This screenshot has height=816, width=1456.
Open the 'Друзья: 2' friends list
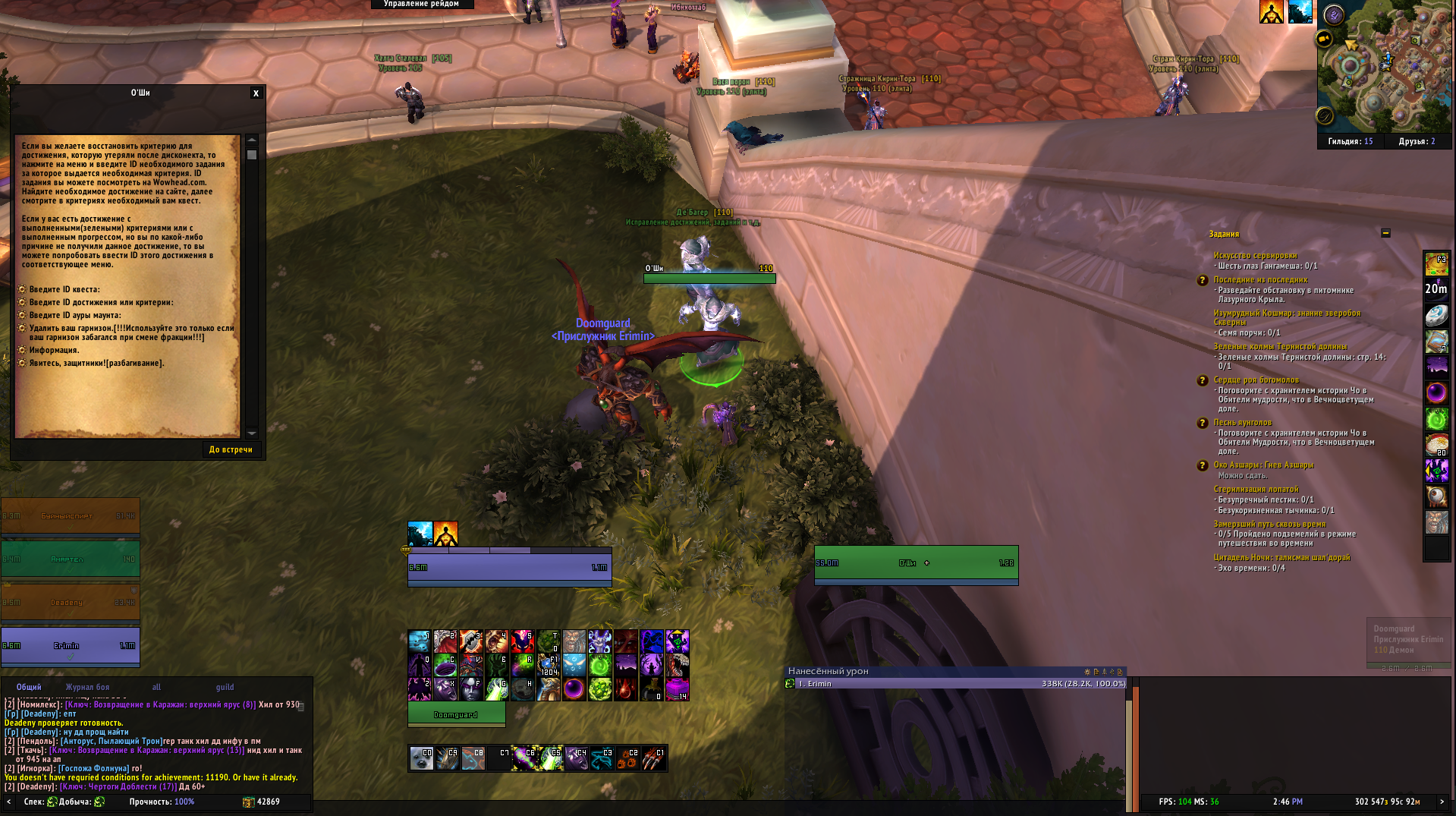coord(1417,141)
